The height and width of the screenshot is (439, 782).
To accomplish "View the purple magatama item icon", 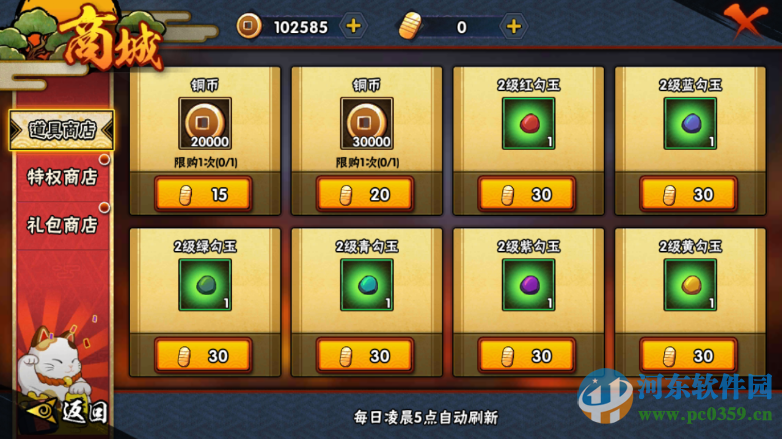I will tap(528, 285).
